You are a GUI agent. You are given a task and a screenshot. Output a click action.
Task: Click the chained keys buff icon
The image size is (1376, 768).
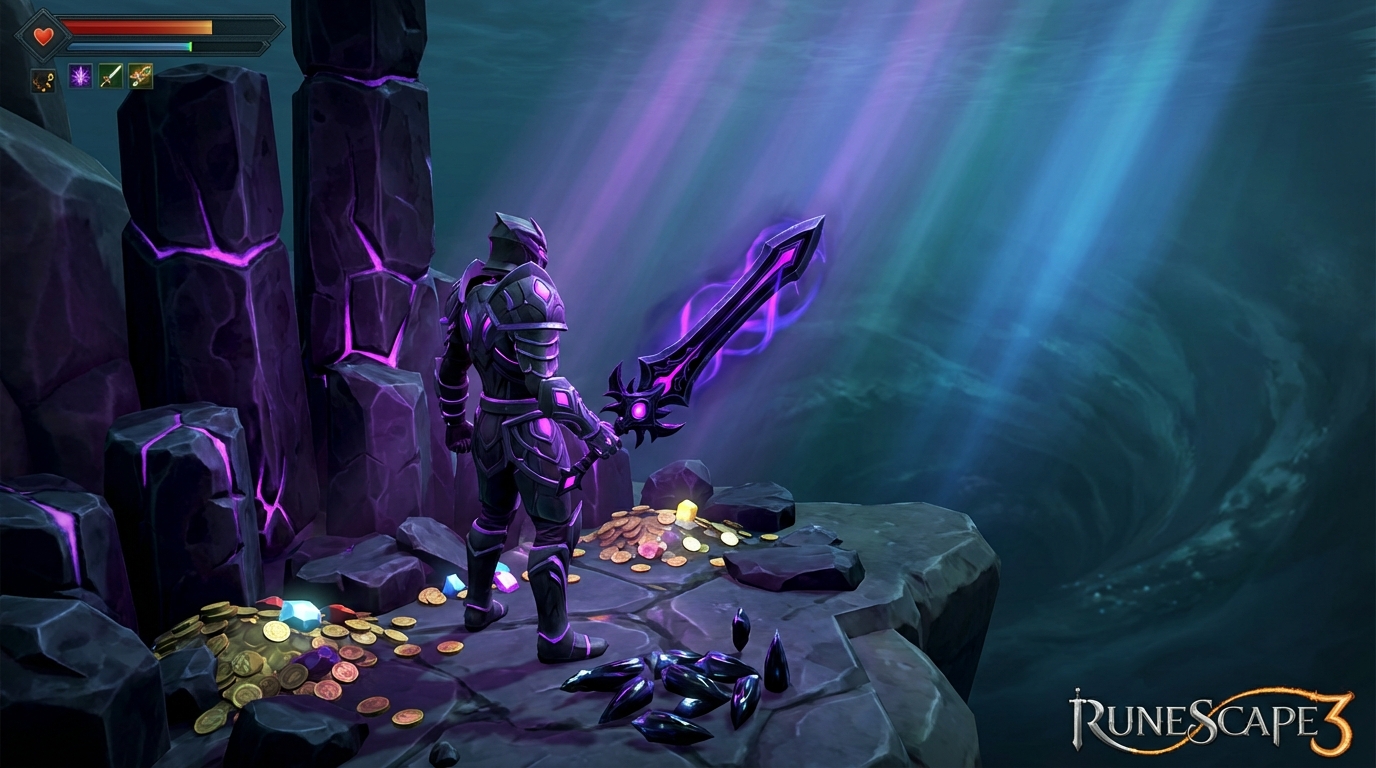(43, 81)
